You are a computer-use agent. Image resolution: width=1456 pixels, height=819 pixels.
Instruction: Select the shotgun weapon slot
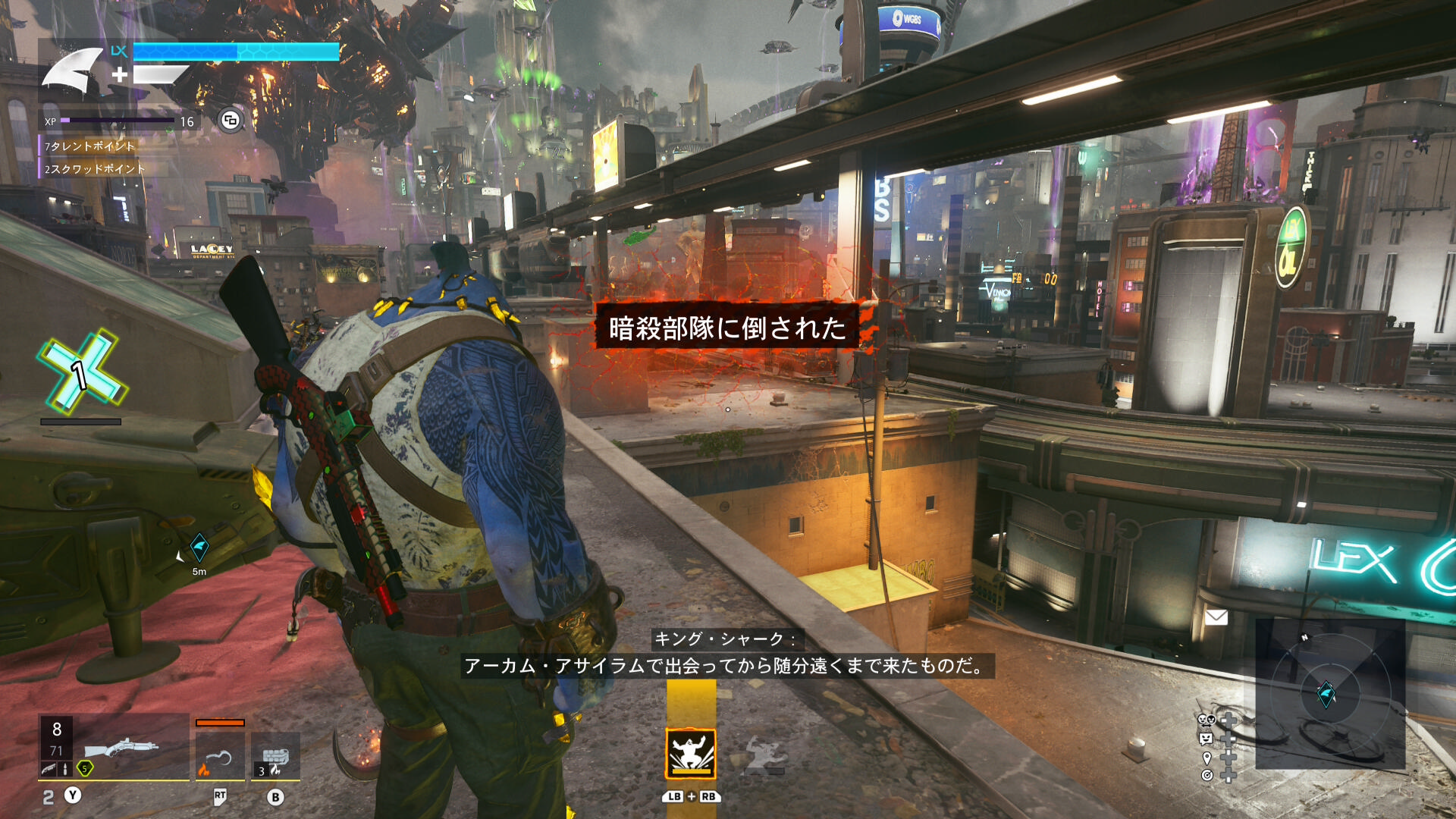(120, 749)
